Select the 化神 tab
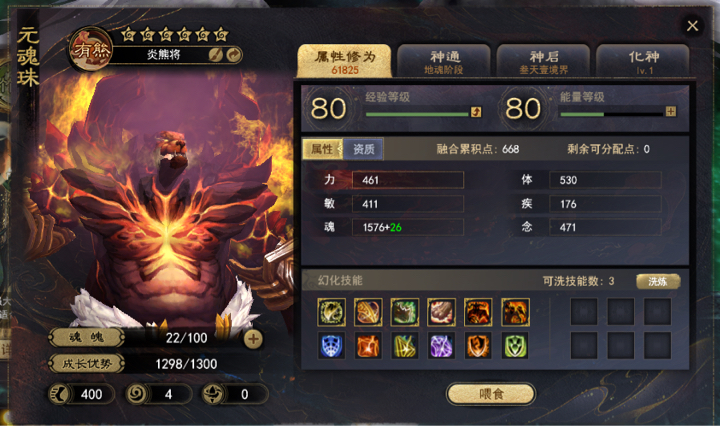 [x=643, y=61]
